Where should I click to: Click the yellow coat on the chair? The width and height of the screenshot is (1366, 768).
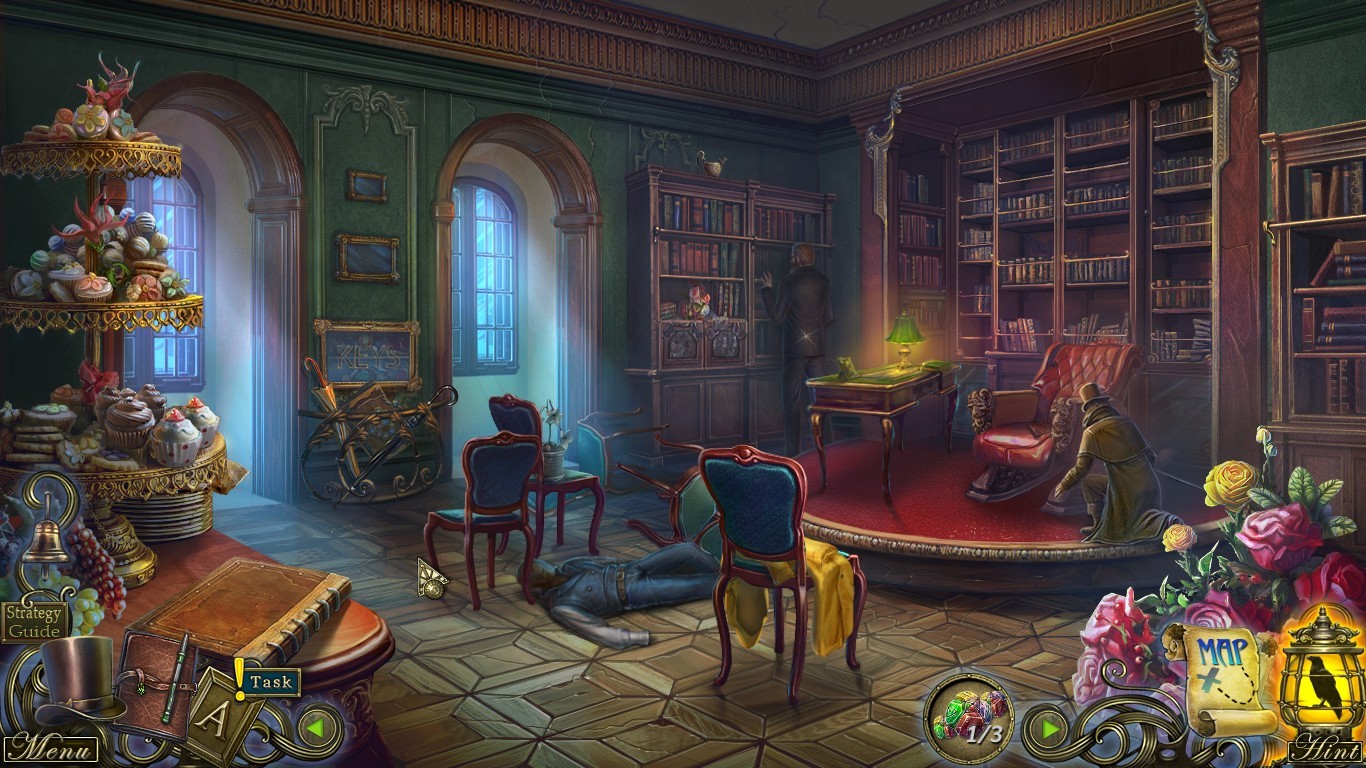point(830,600)
